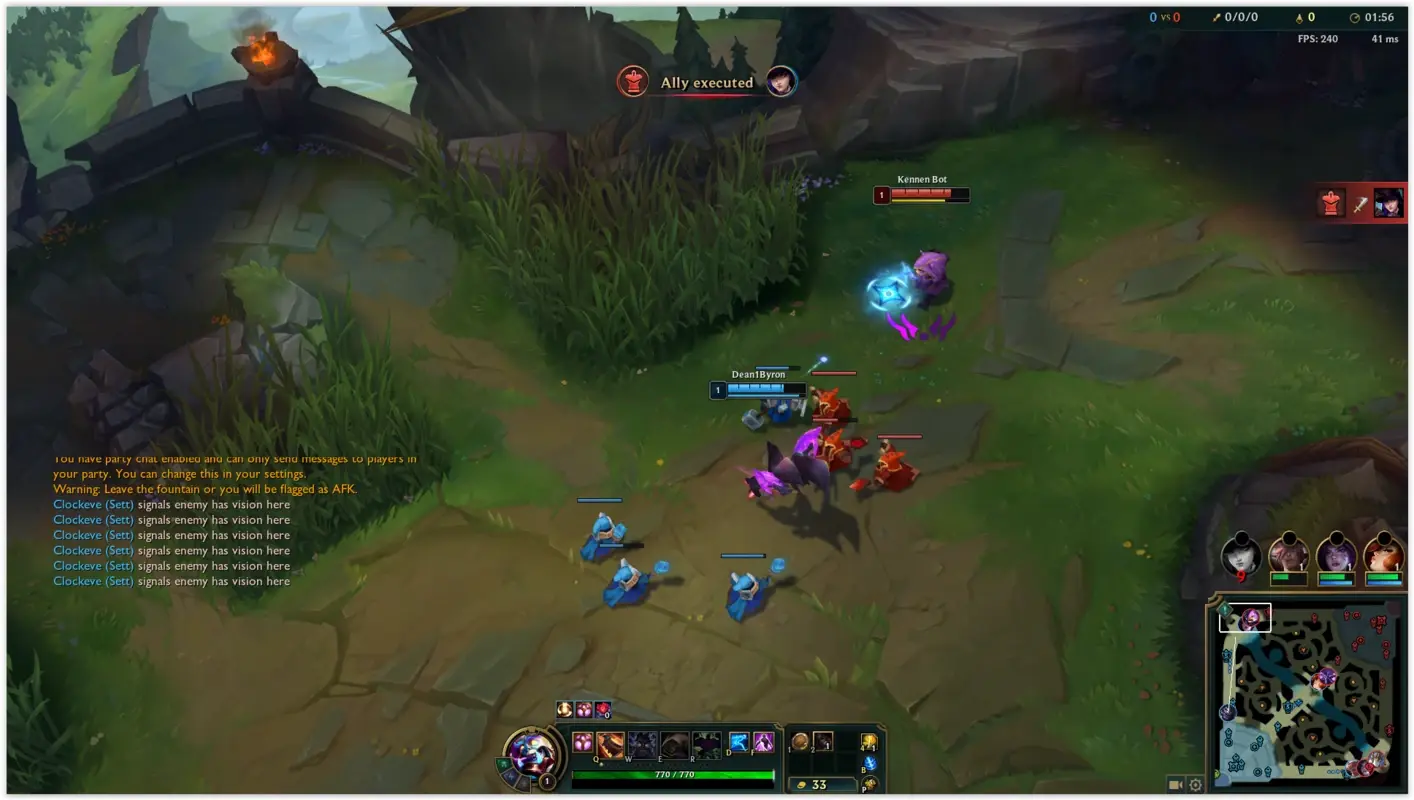Screen dimensions: 1414x800
Task: Cast the Flash summoner spell in slot D
Action: pos(737,742)
